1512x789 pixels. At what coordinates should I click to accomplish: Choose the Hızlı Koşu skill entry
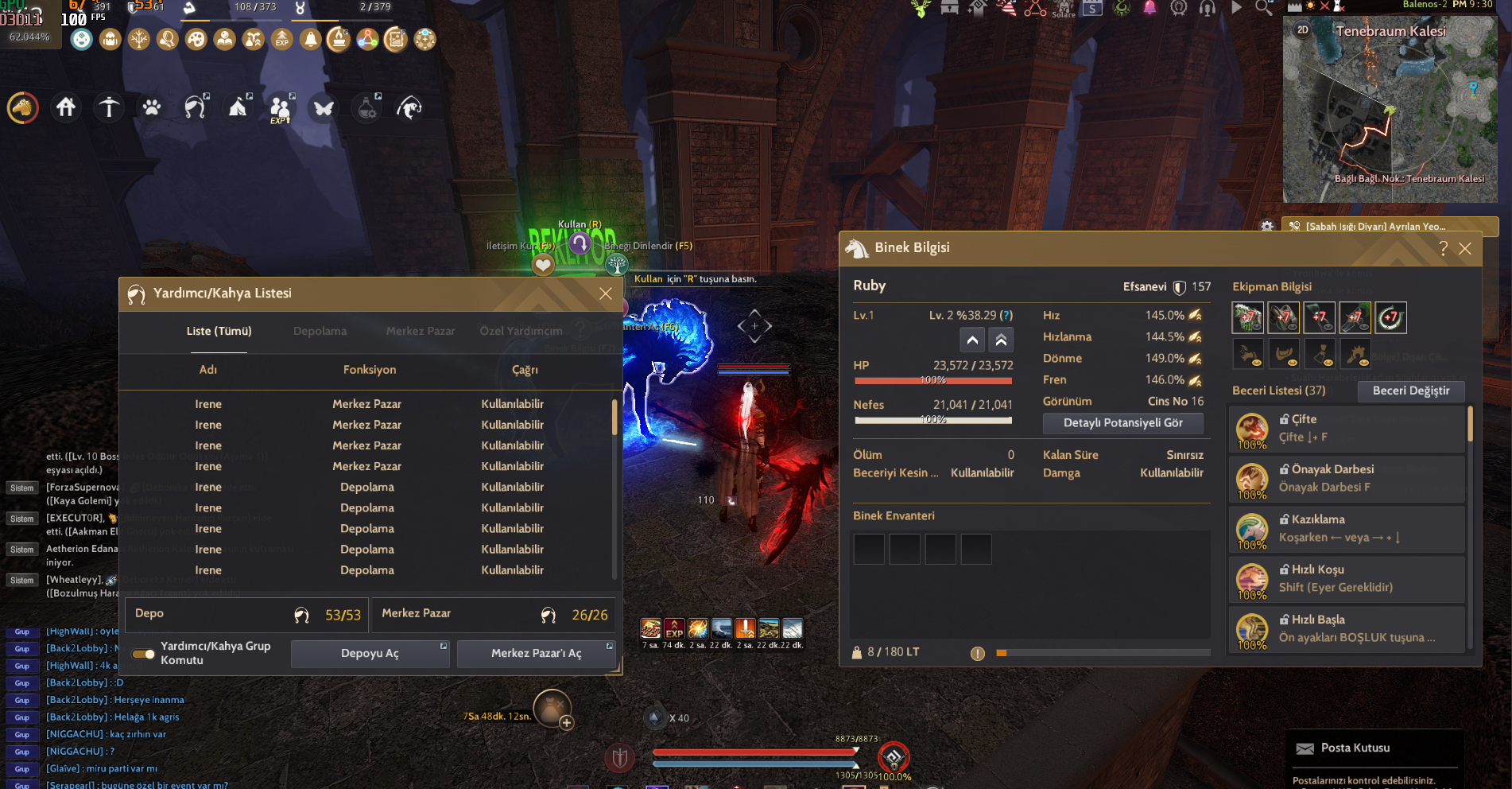pos(1347,579)
